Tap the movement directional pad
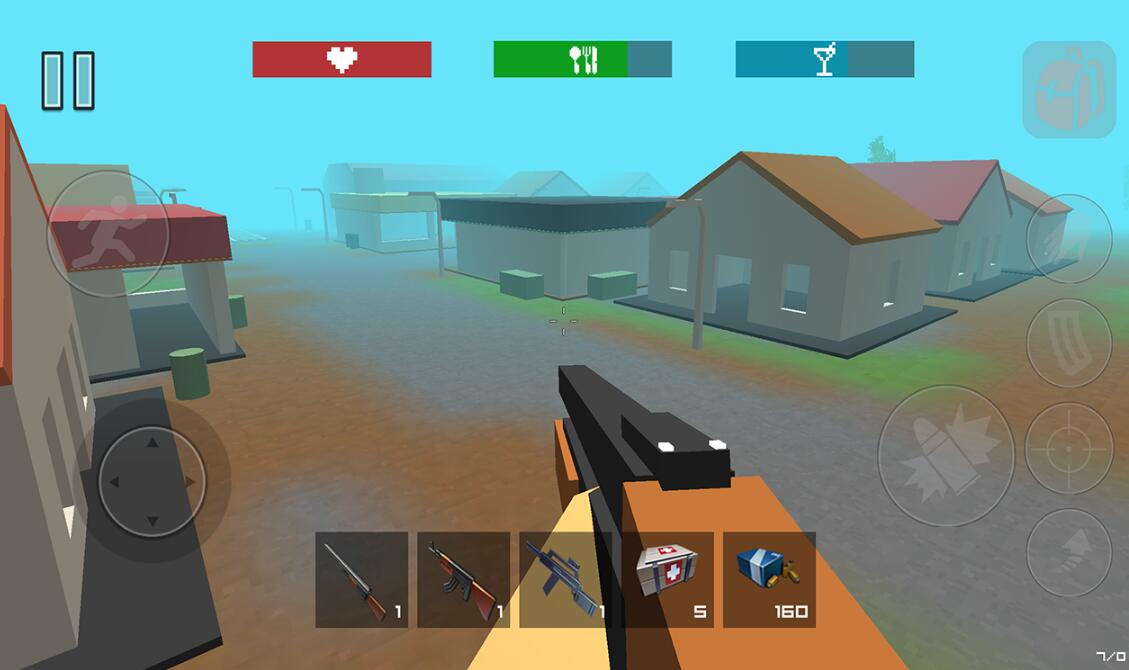 click(152, 481)
